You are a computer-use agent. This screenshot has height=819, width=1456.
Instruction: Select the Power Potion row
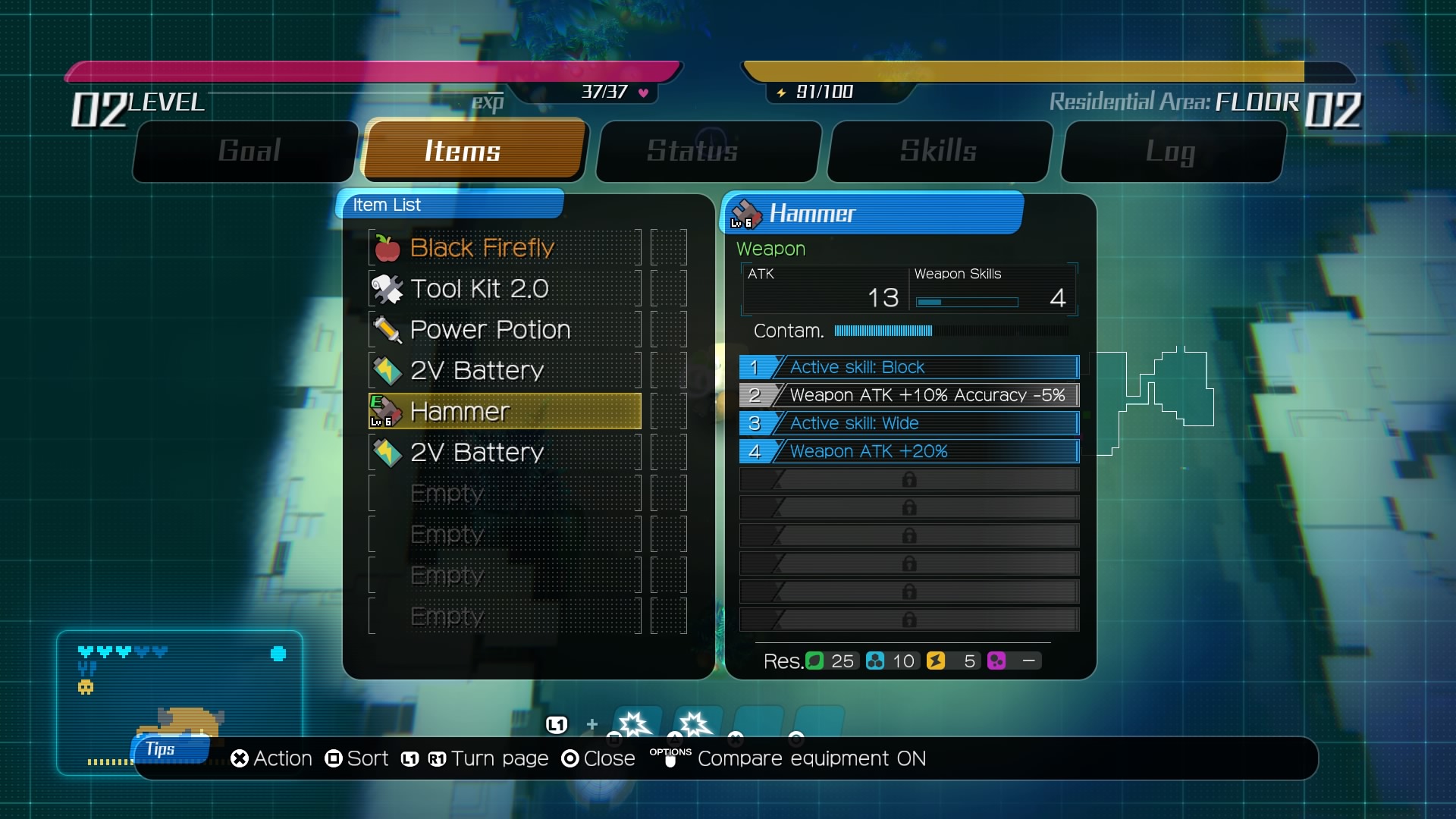504,330
